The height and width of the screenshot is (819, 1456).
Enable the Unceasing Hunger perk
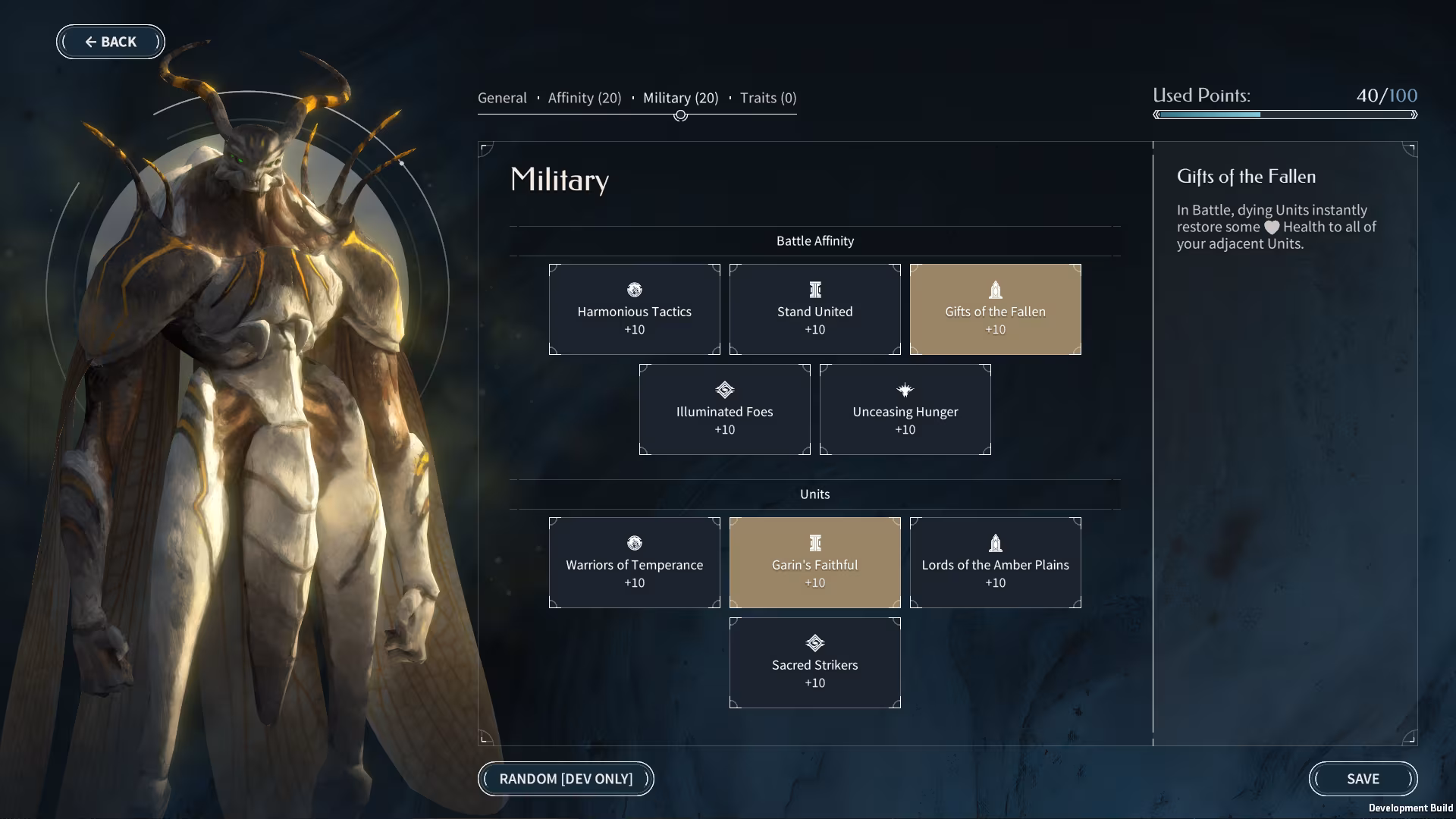click(x=905, y=409)
